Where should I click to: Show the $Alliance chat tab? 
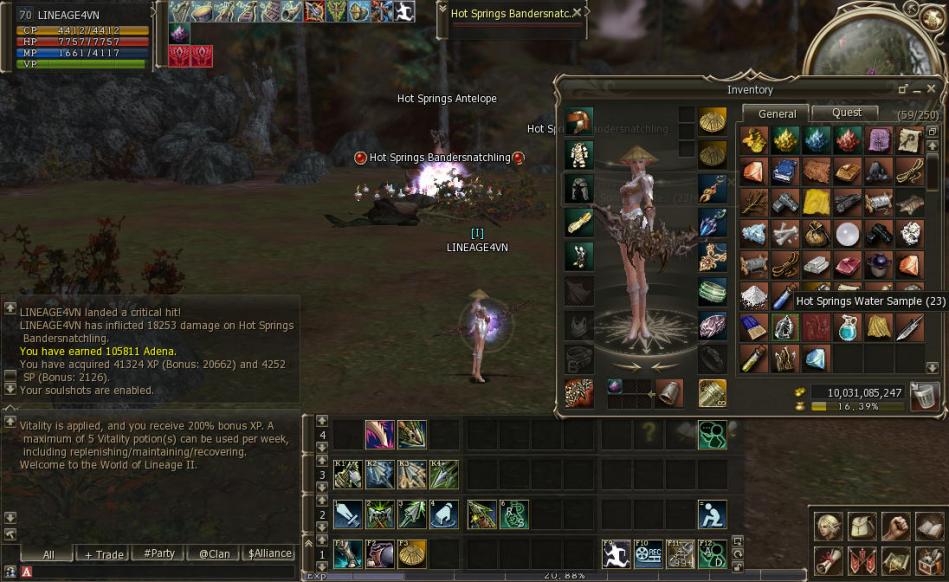point(270,553)
